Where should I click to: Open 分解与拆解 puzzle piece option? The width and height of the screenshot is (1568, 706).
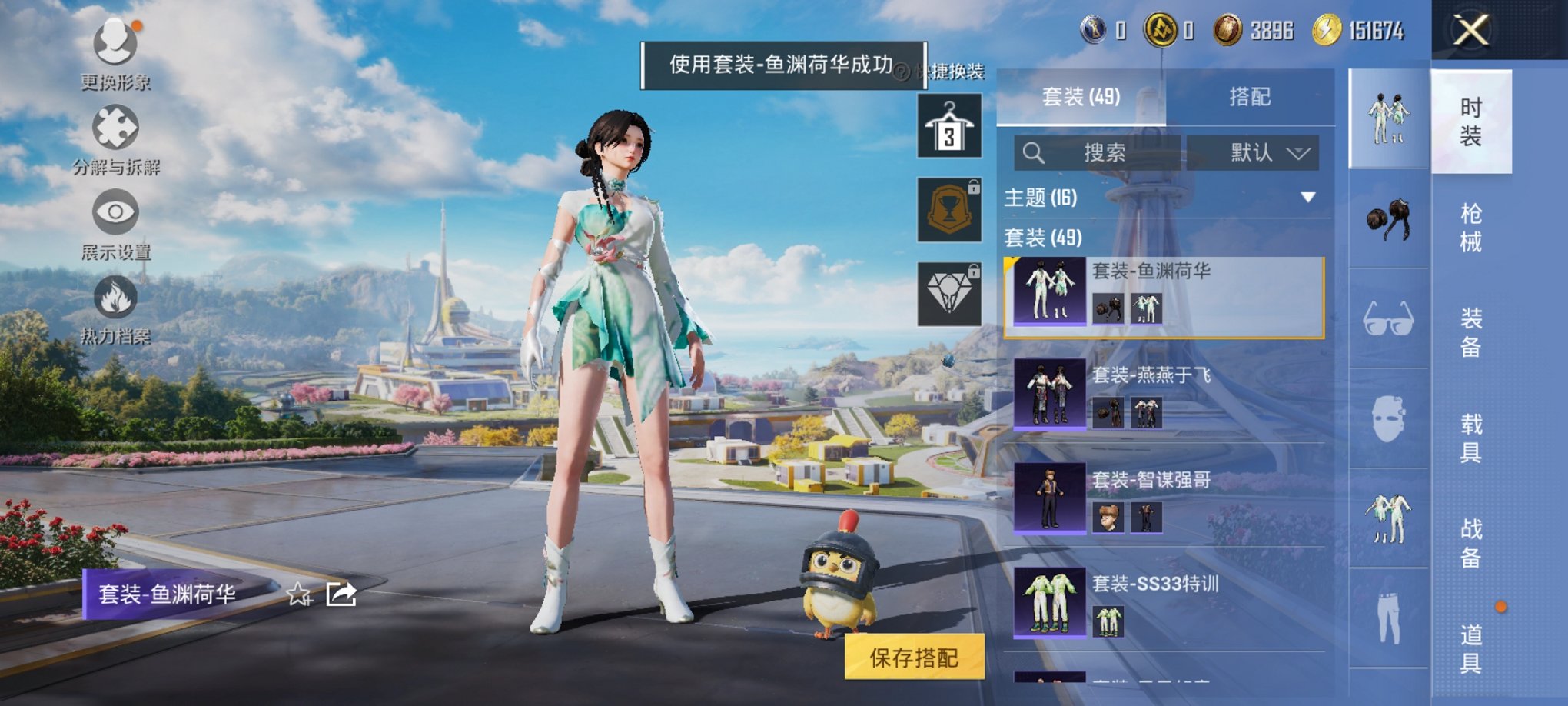115,129
